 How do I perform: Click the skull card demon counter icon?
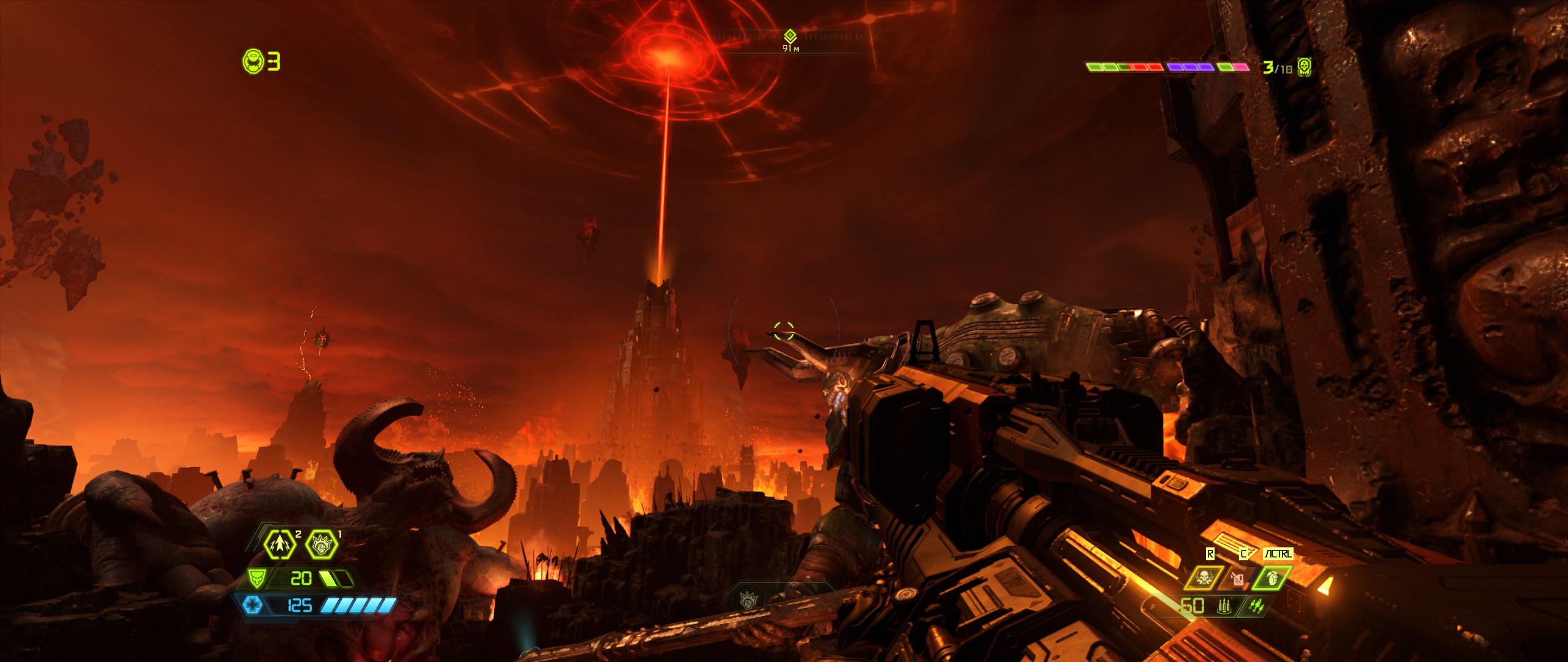pyautogui.click(x=1304, y=66)
